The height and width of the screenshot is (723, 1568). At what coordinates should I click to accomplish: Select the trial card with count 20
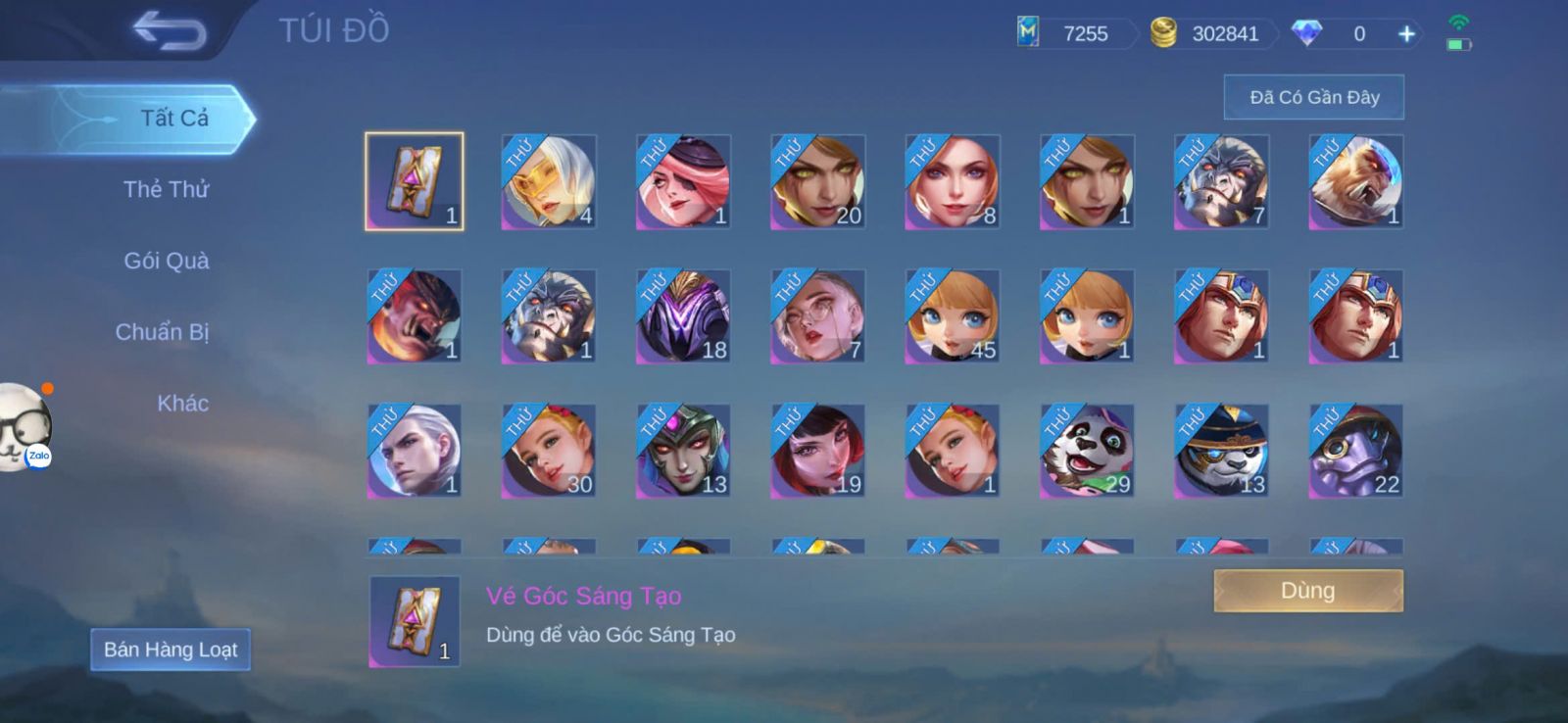click(817, 182)
